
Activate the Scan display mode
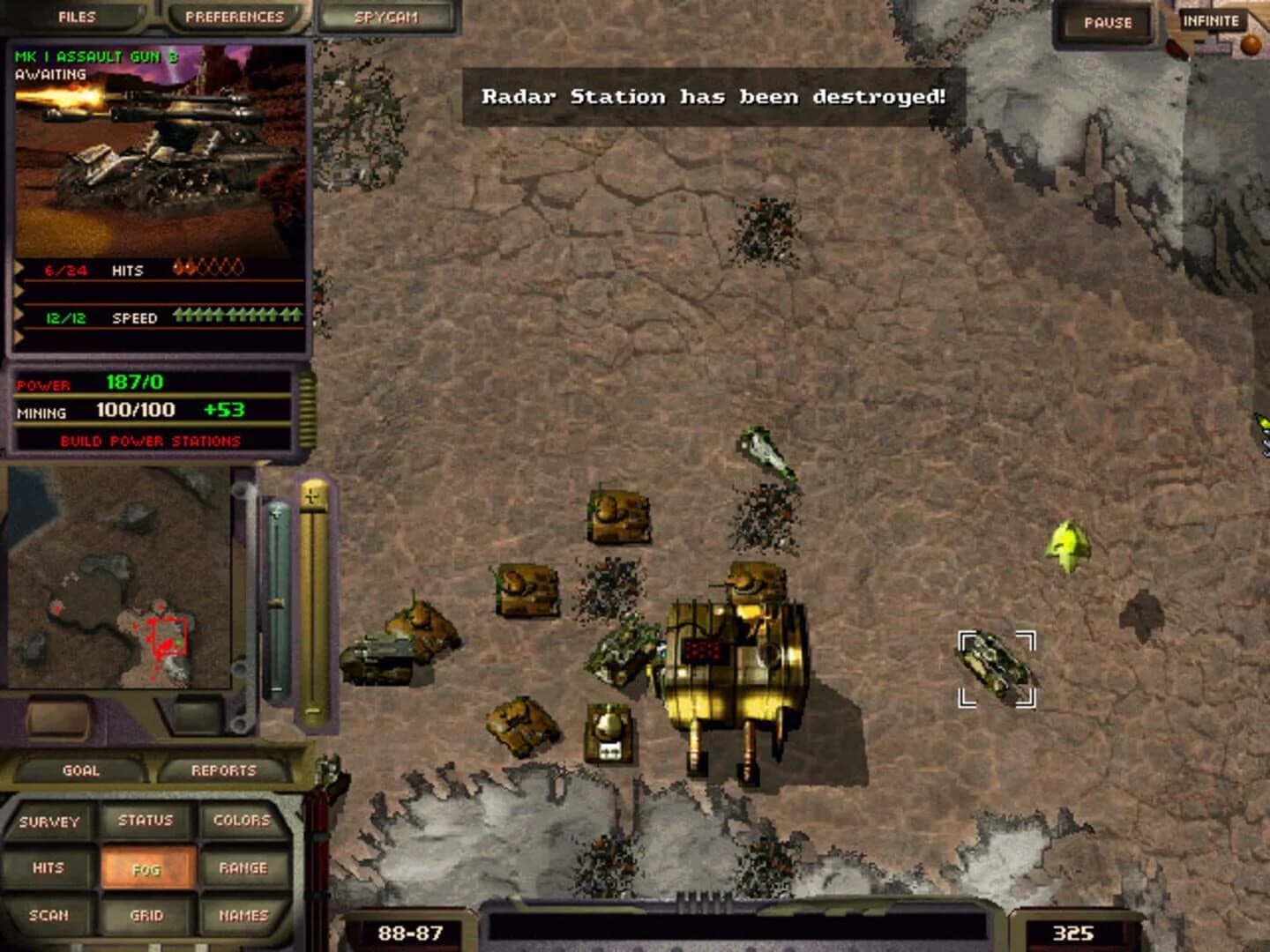pyautogui.click(x=49, y=914)
